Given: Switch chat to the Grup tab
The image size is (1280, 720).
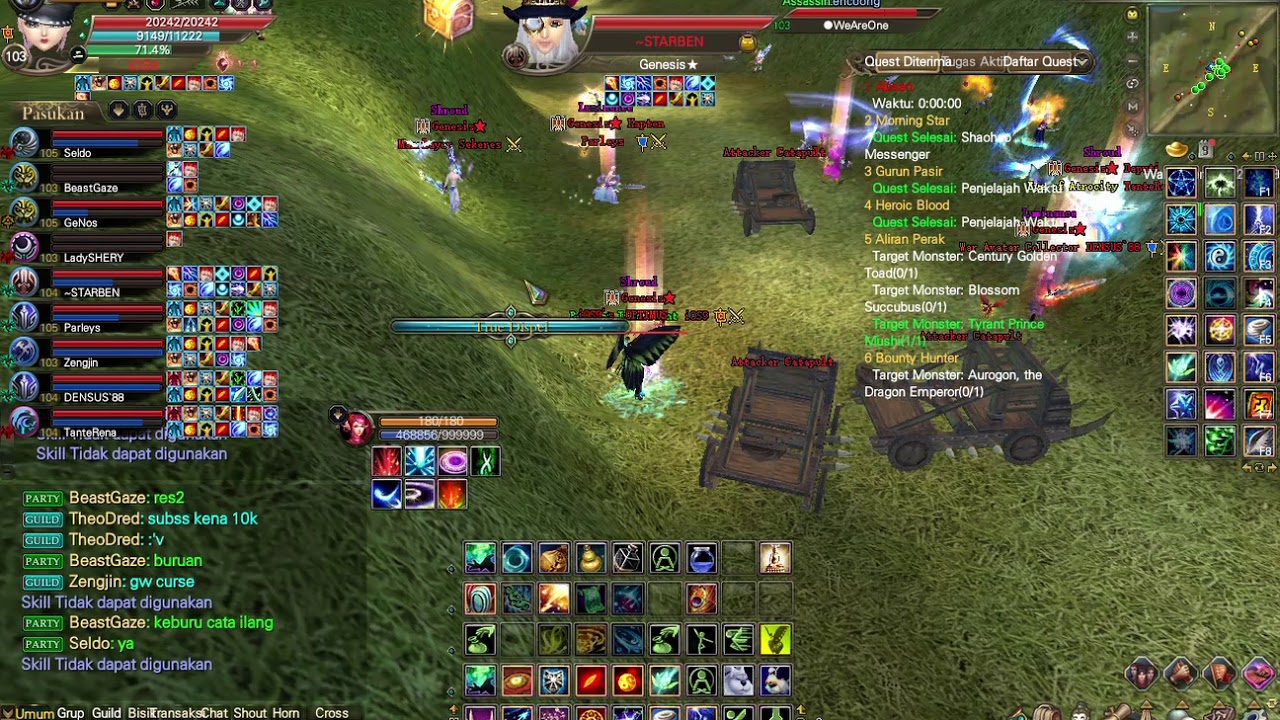Looking at the screenshot, I should tap(70, 713).
